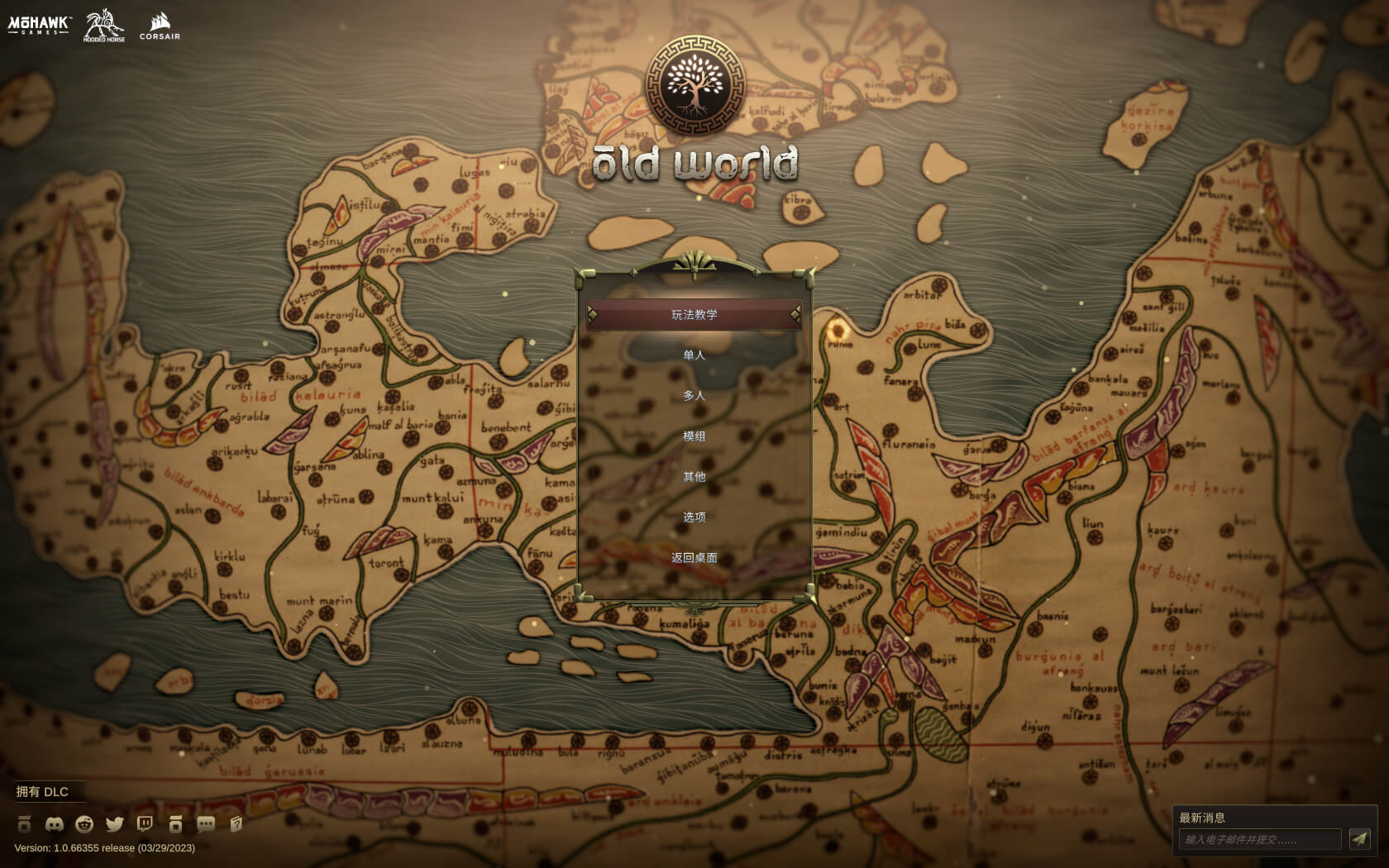The image size is (1389, 868).
Task: Submit email with paper plane button
Action: tap(1359, 840)
